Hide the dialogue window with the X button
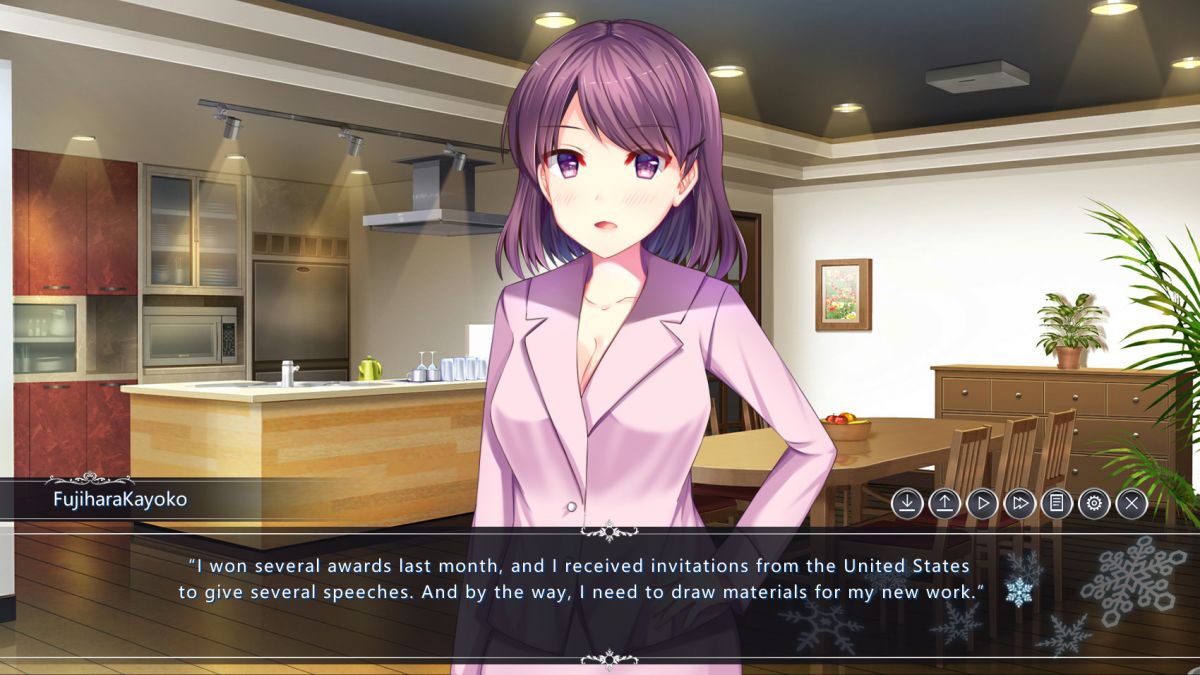The image size is (1200, 675). [x=1131, y=503]
